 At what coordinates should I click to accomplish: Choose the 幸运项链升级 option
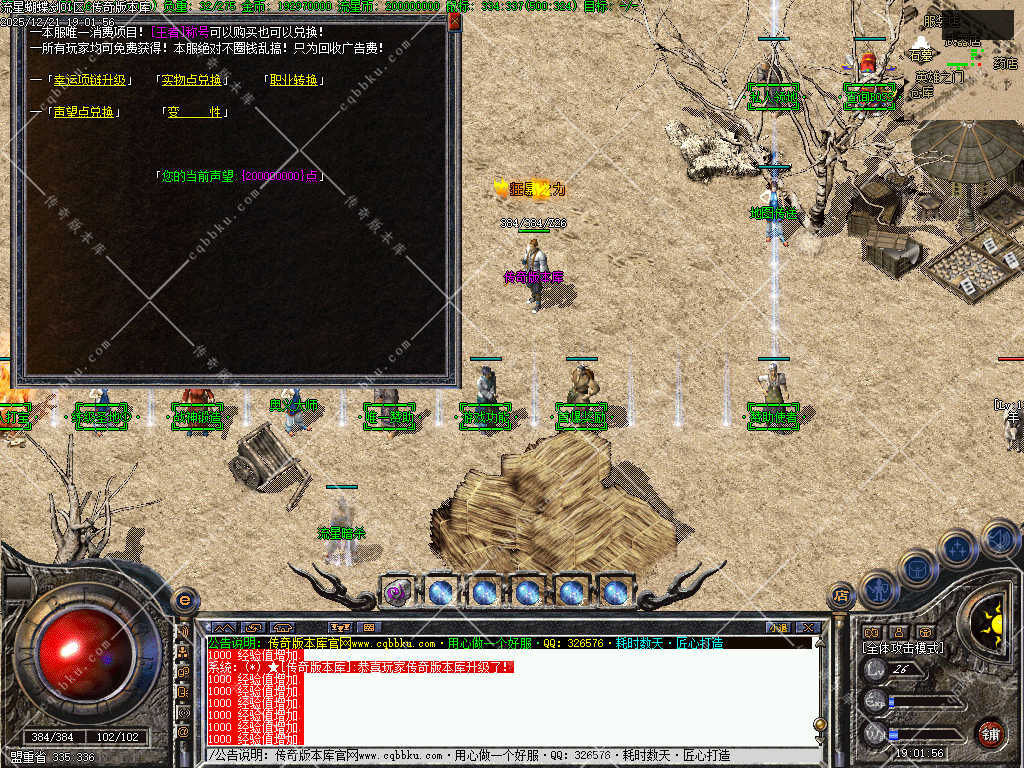91,80
